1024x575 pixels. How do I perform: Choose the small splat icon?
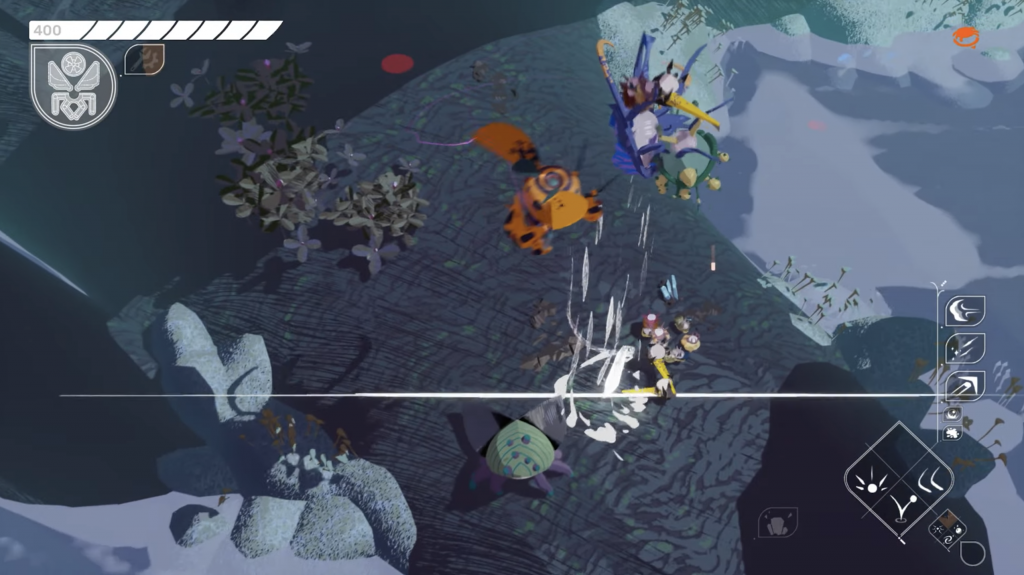tap(953, 433)
